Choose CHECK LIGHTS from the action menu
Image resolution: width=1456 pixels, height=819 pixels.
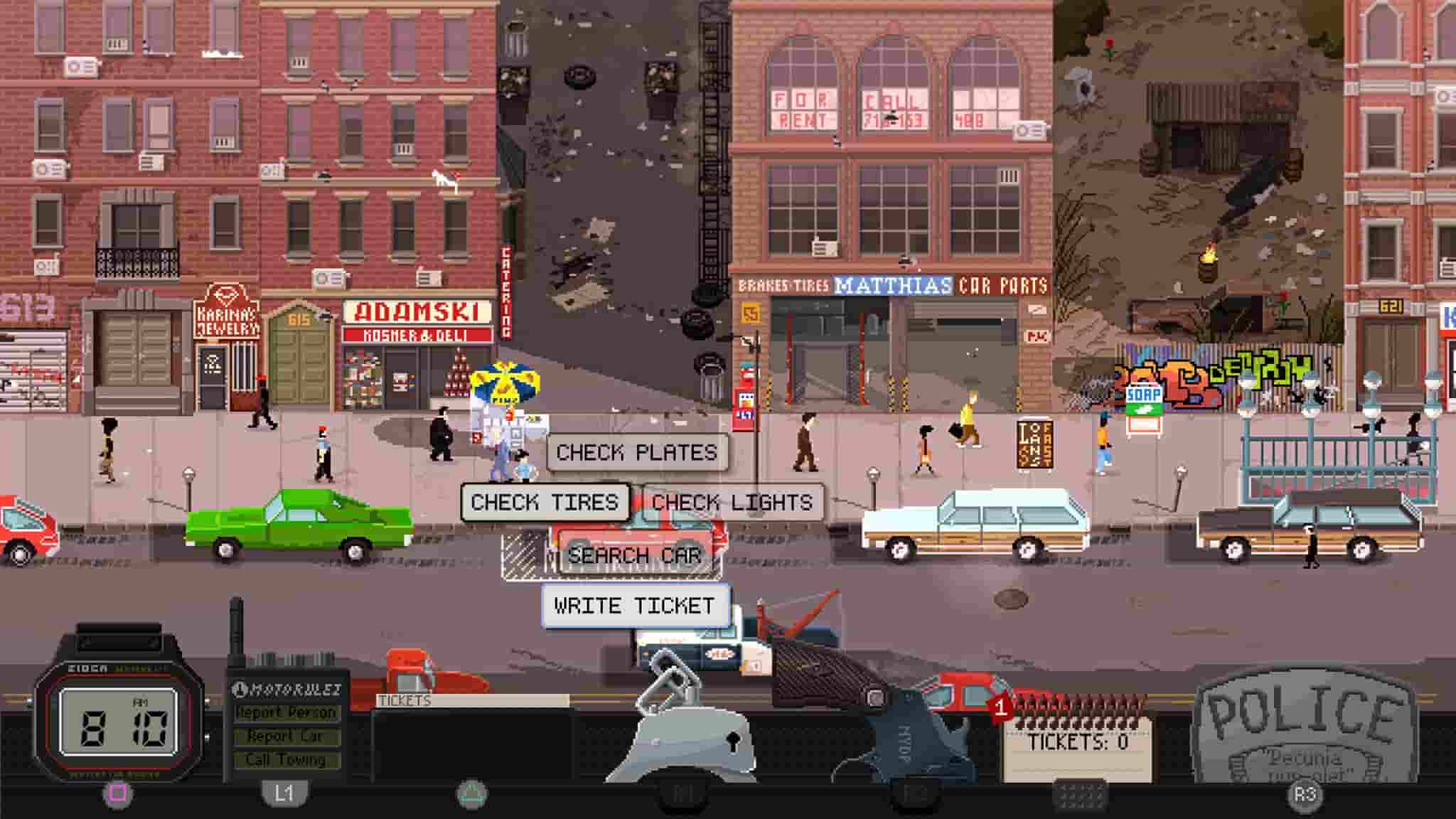coord(732,502)
